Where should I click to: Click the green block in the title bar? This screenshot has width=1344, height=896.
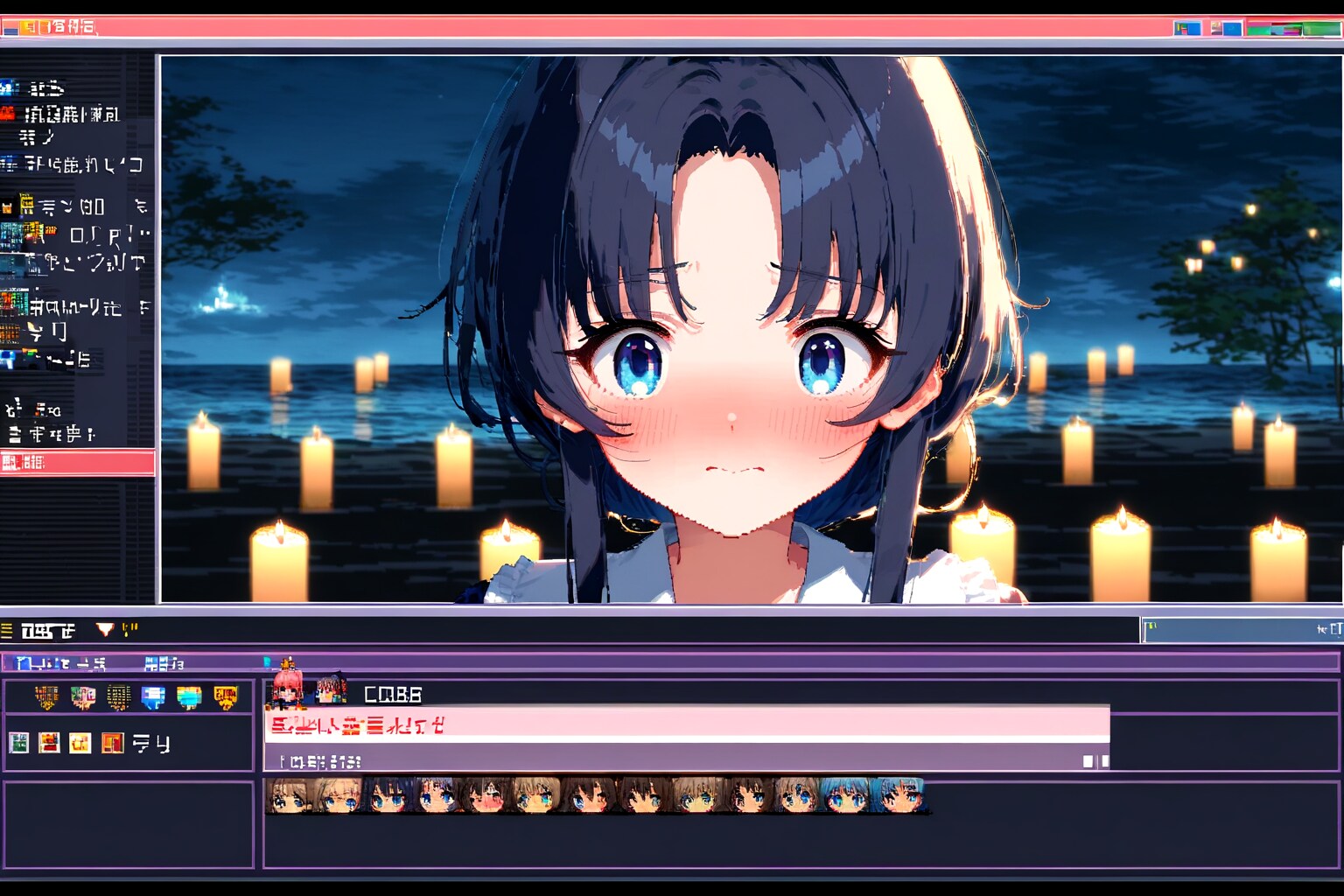pyautogui.click(x=1320, y=29)
